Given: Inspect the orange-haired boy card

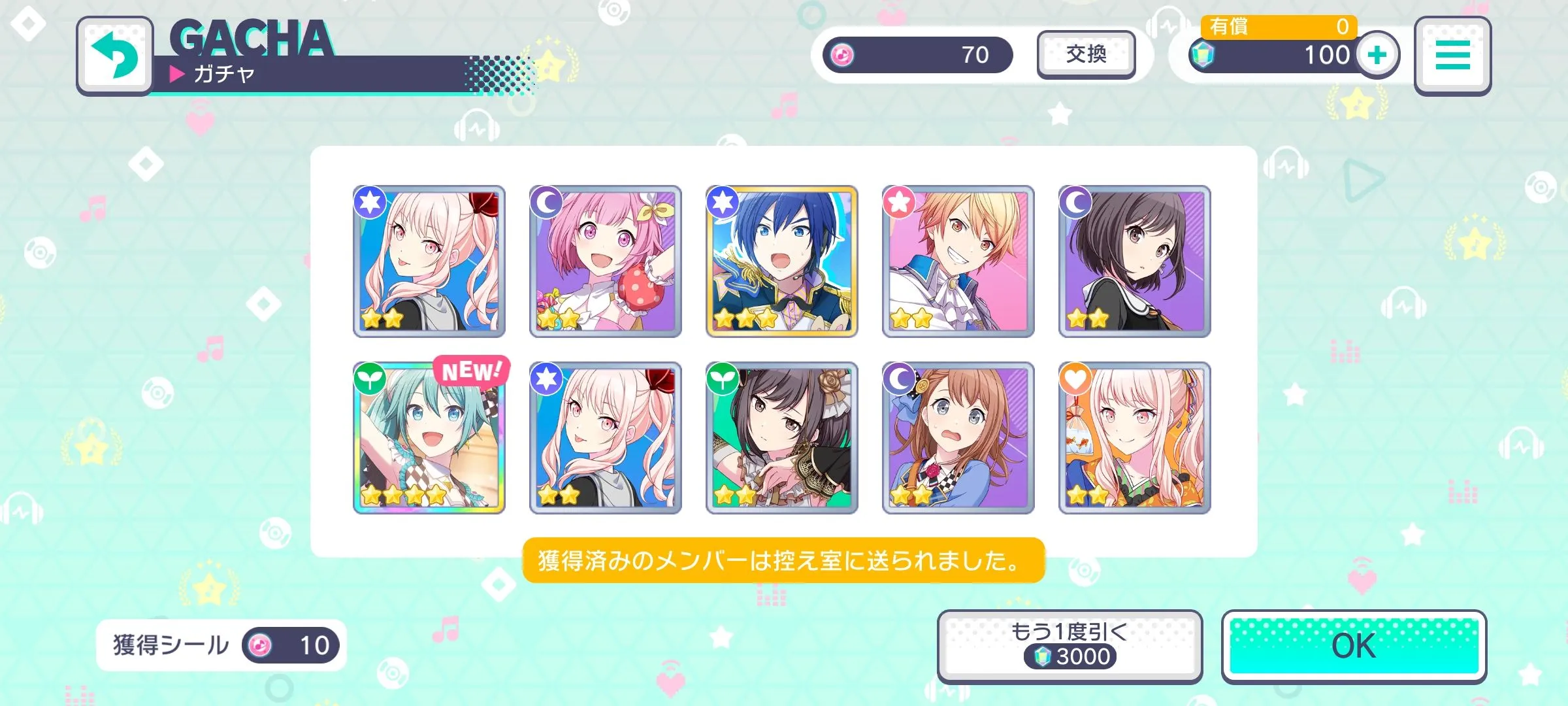Looking at the screenshot, I should coord(958,261).
